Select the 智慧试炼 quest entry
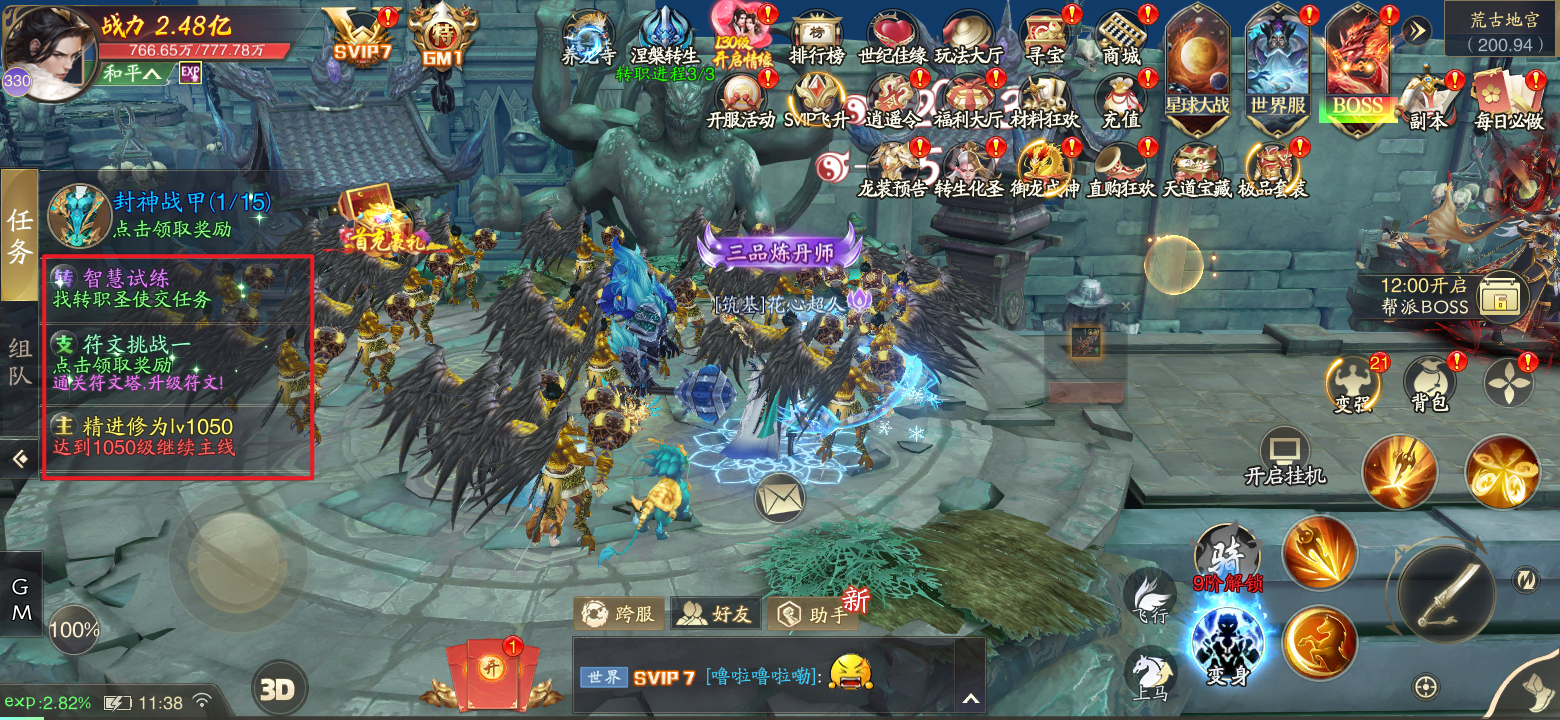 [177, 287]
